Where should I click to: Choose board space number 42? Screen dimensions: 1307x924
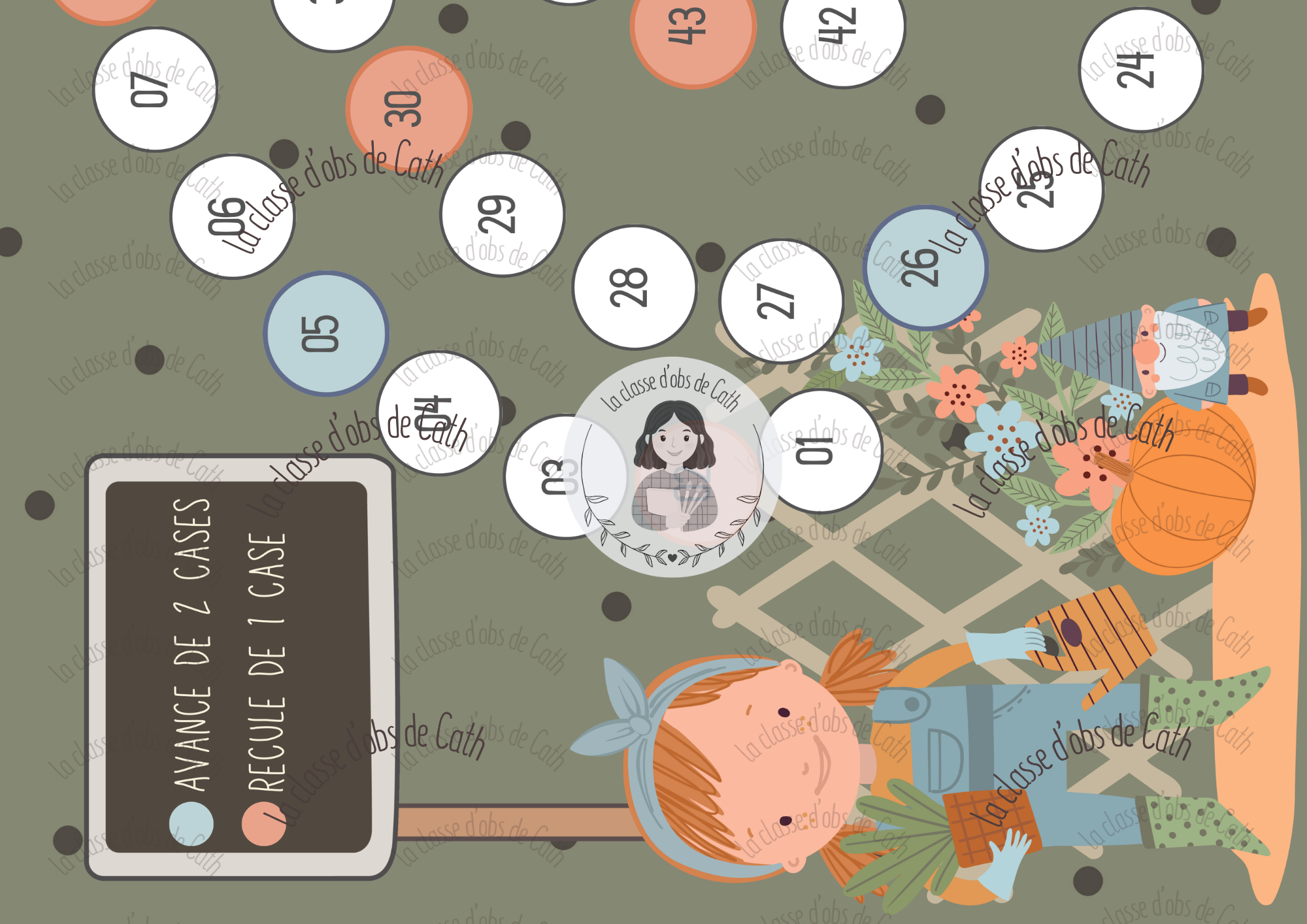click(842, 26)
